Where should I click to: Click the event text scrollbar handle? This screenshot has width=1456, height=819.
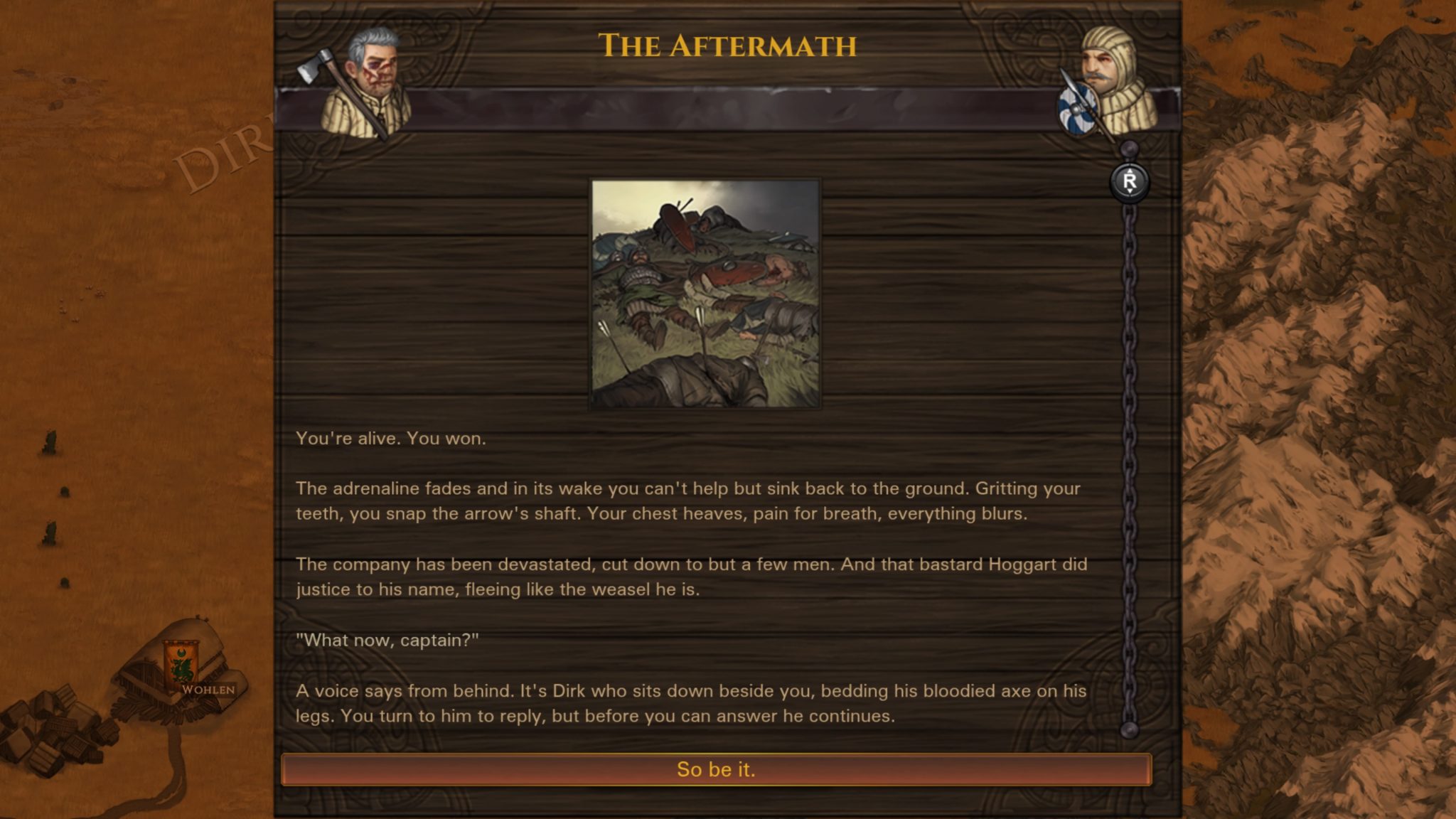tap(1129, 182)
